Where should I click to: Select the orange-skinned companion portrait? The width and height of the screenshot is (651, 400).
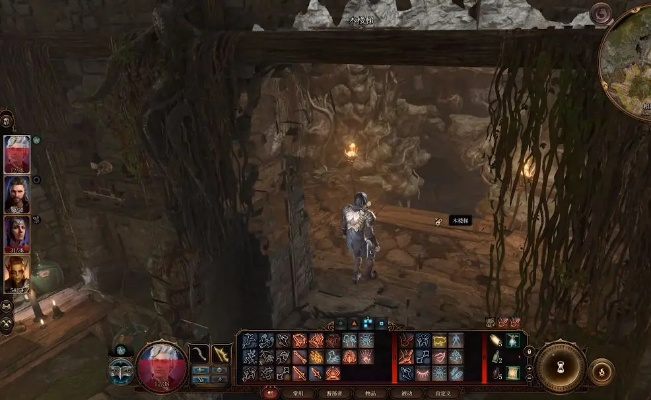[x=17, y=274]
